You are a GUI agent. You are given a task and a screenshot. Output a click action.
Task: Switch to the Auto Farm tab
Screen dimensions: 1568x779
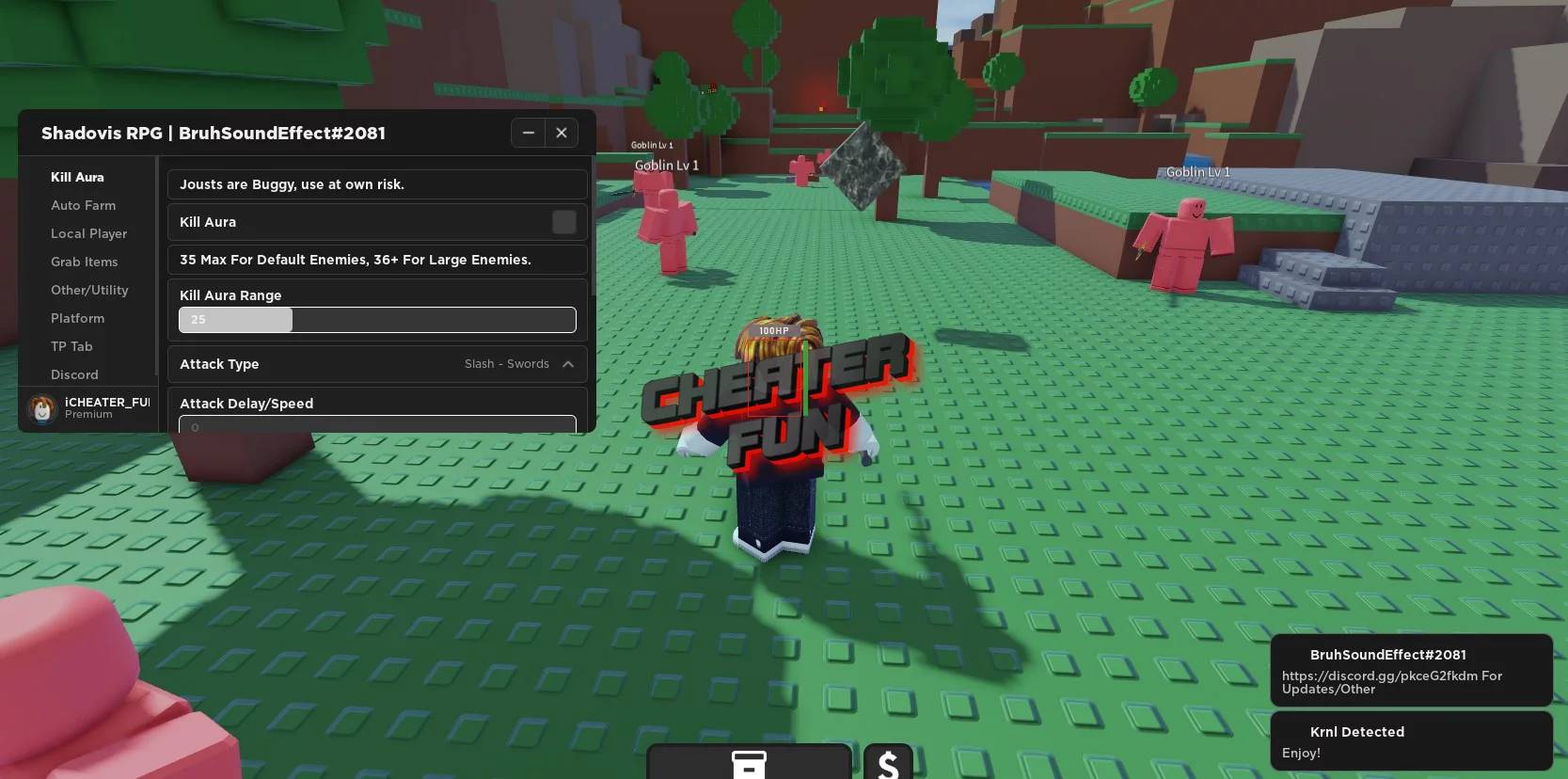pos(83,205)
